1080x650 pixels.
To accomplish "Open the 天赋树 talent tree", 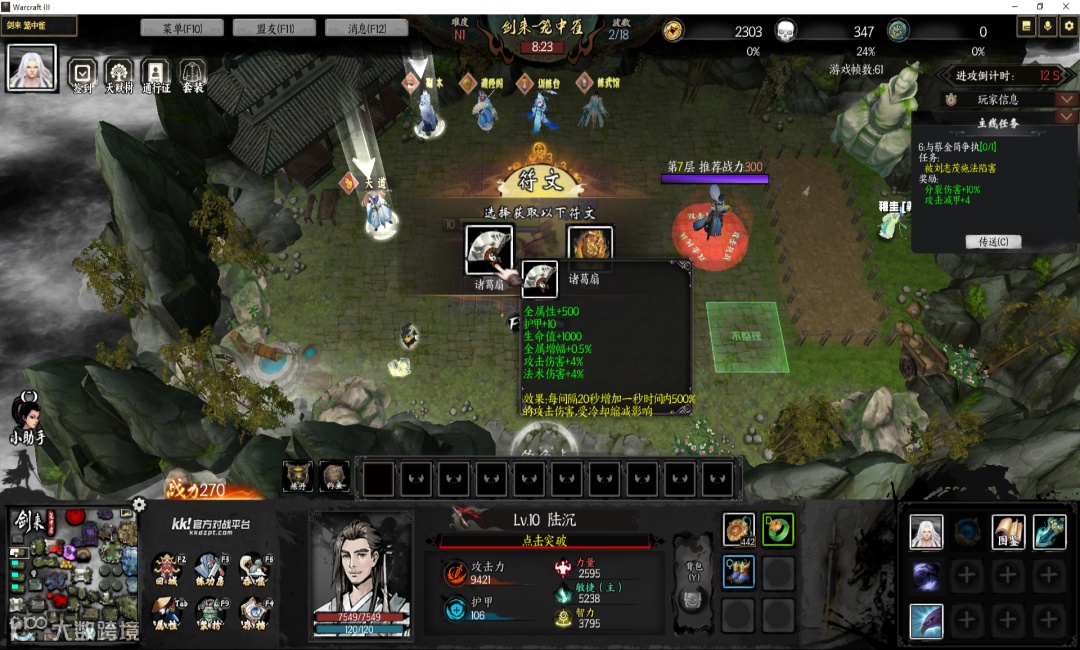I will [x=119, y=72].
